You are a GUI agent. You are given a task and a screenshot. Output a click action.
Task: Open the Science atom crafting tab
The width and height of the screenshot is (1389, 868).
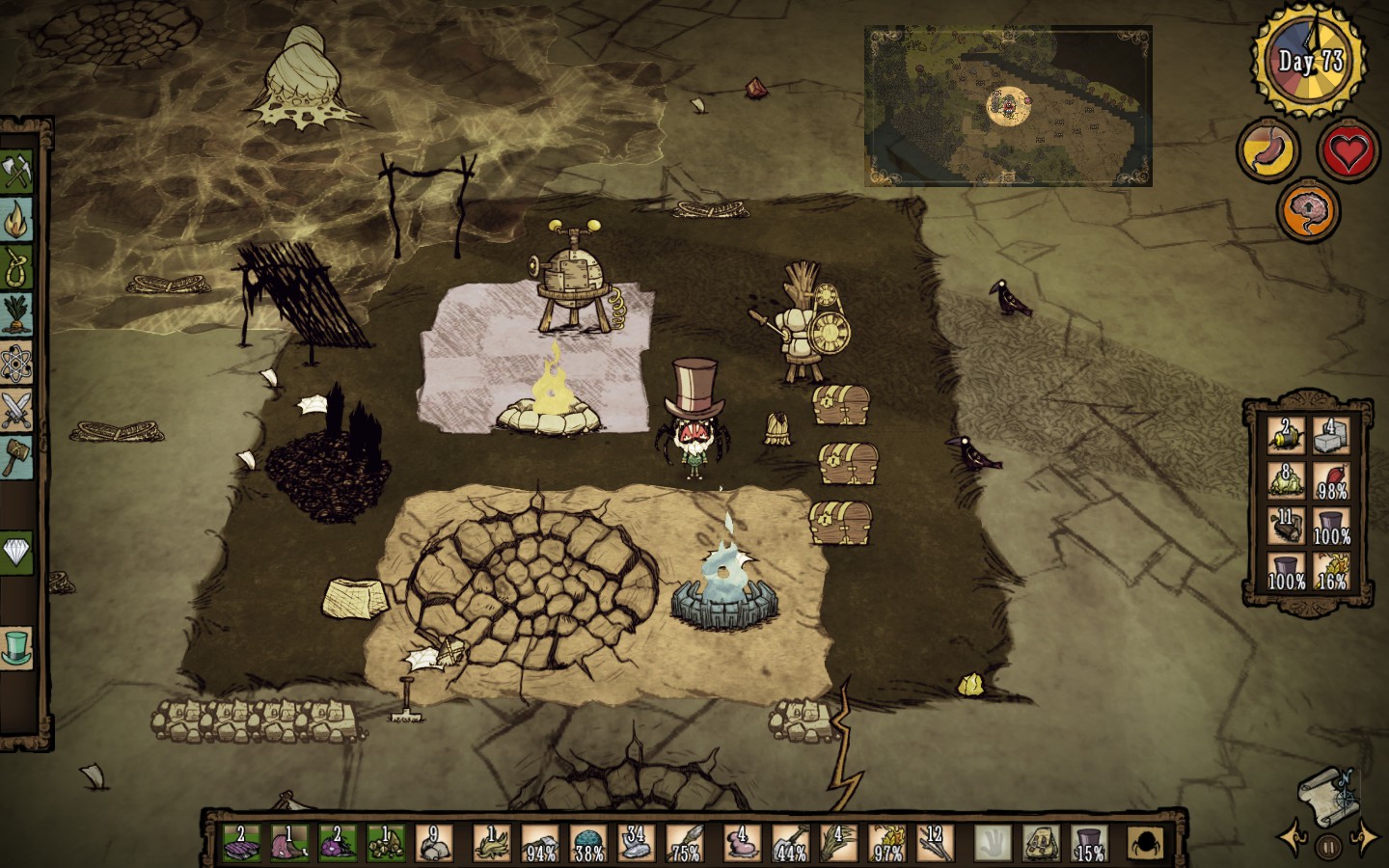coord(17,362)
